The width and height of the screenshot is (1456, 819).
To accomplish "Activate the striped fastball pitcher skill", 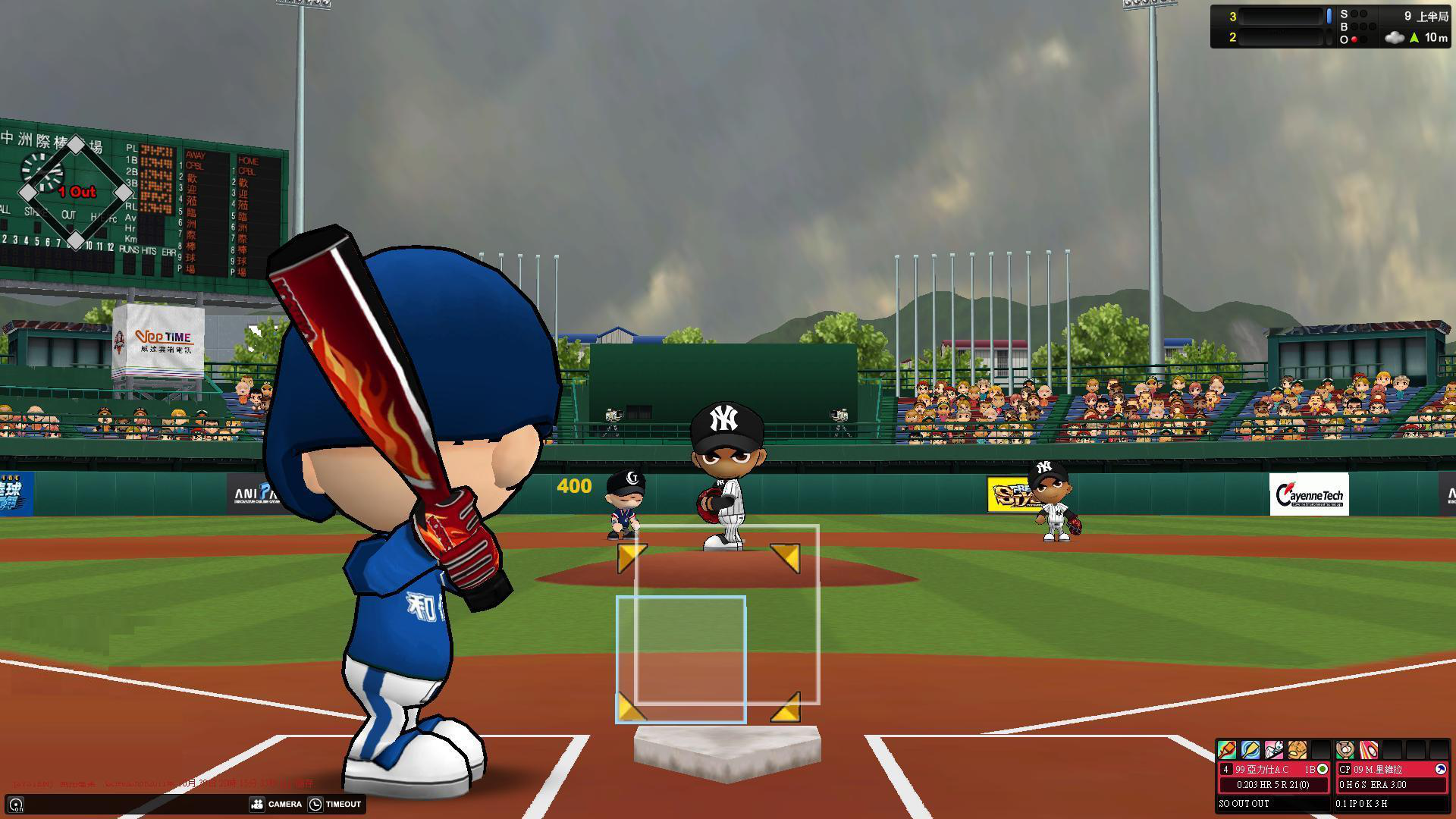I will pyautogui.click(x=1368, y=750).
